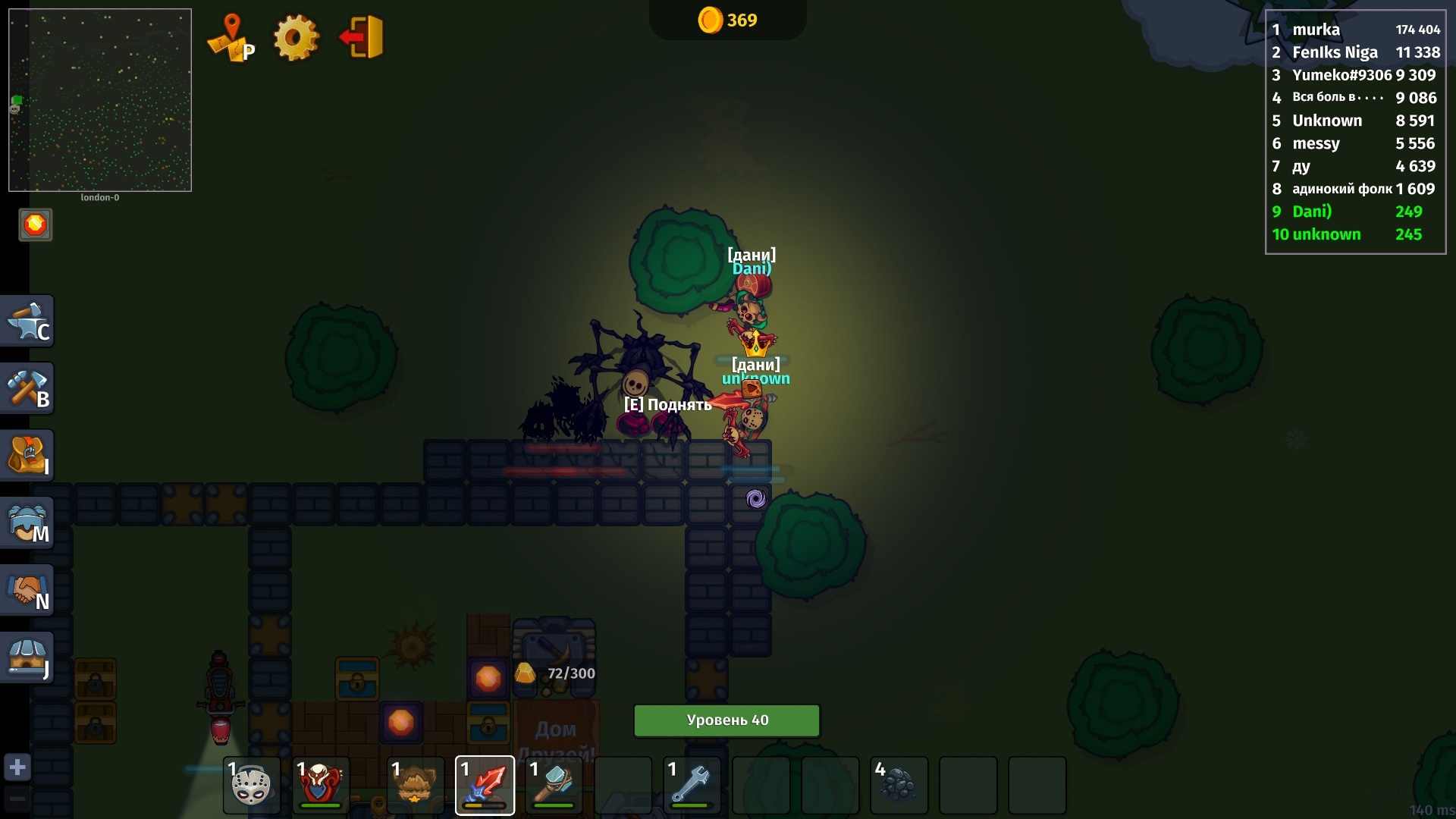Open the character helmet menu (M)
Viewport: 1456px width, 819px height.
coord(28,522)
